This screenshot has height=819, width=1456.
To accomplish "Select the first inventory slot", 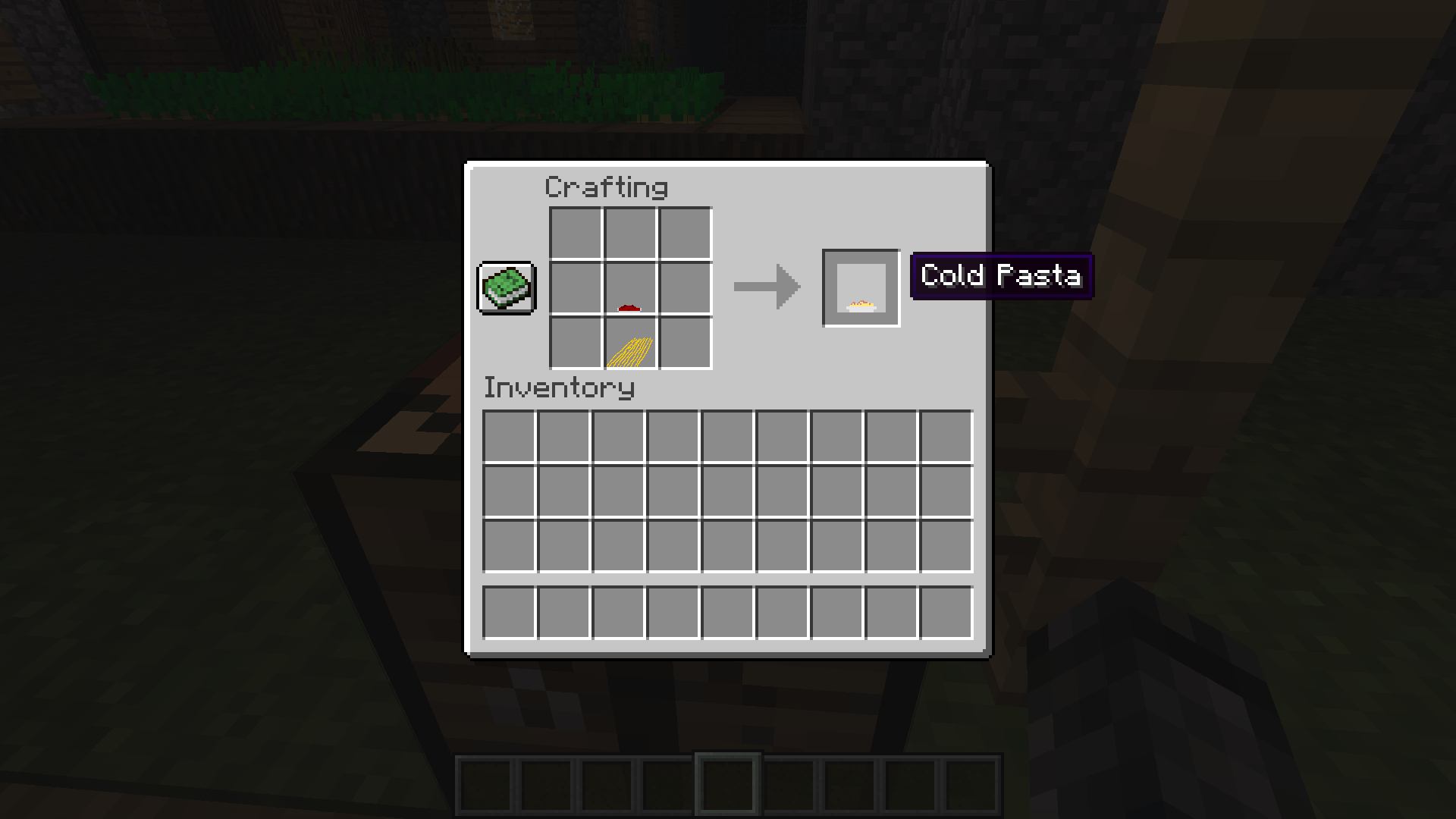I will pyautogui.click(x=510, y=435).
